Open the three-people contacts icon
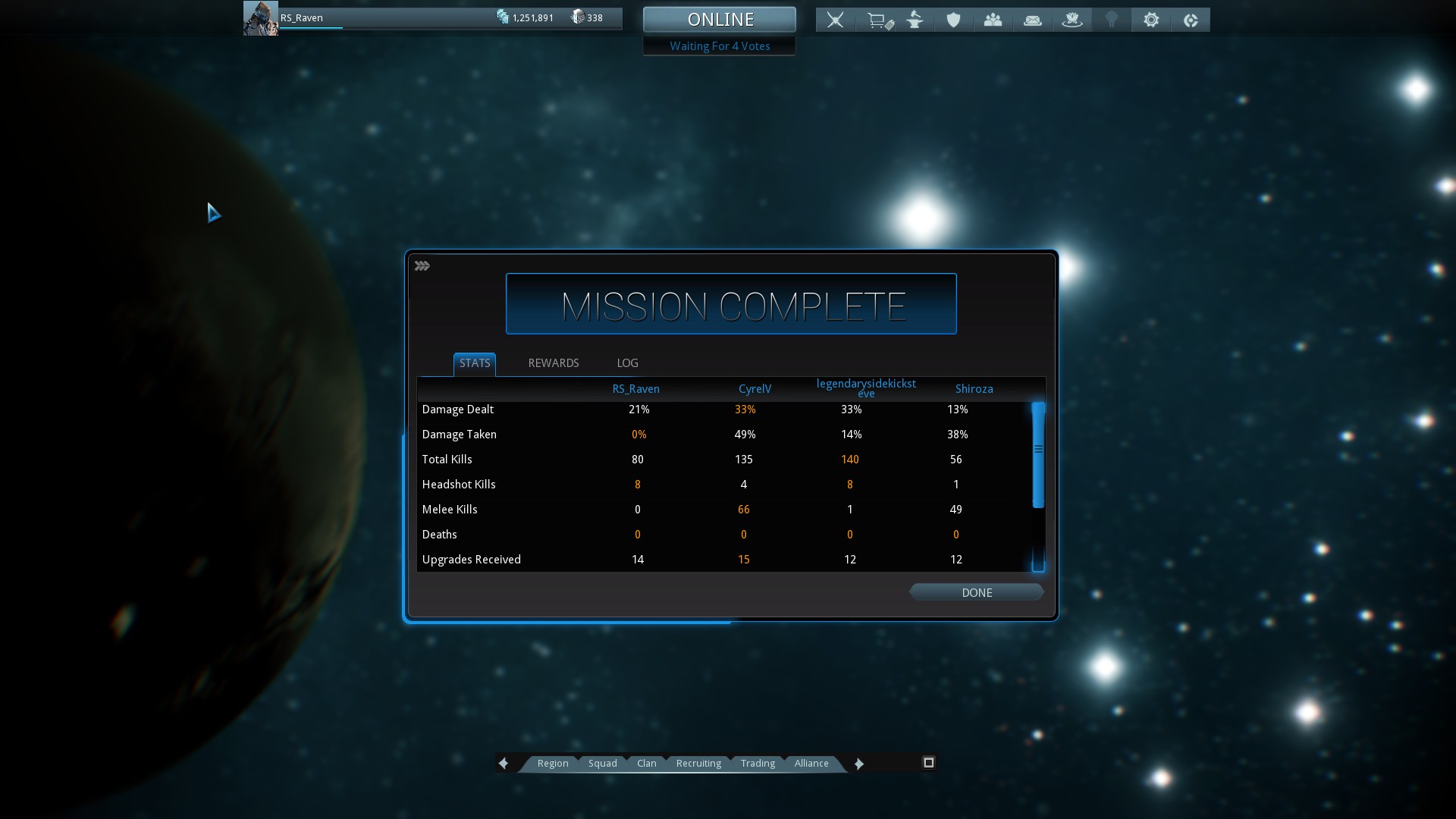Screen dimensions: 1456x819 coord(993,20)
